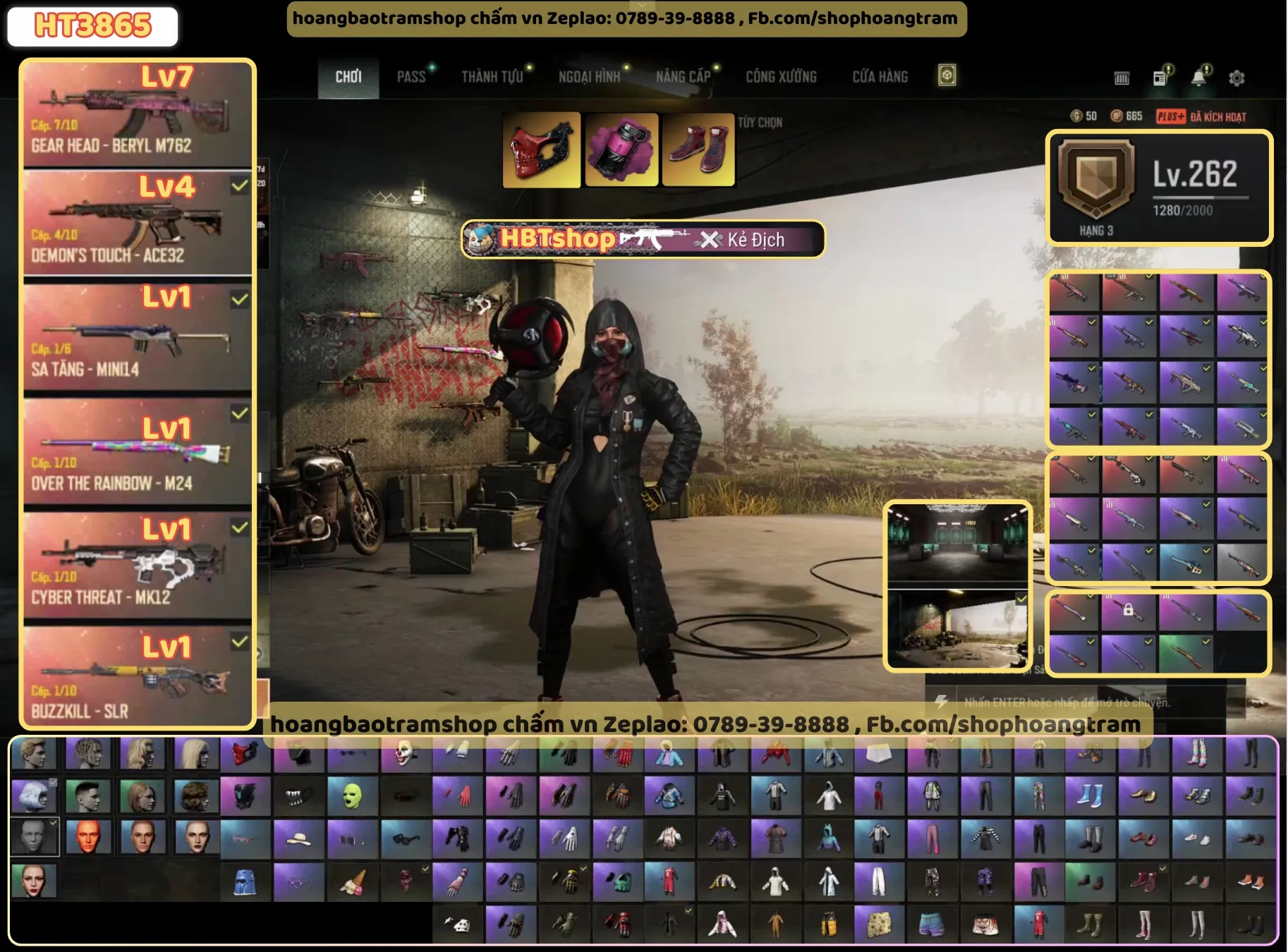Open the NGOẠI HÌNH tab
Screen dimensions: 1288x952
tap(589, 77)
